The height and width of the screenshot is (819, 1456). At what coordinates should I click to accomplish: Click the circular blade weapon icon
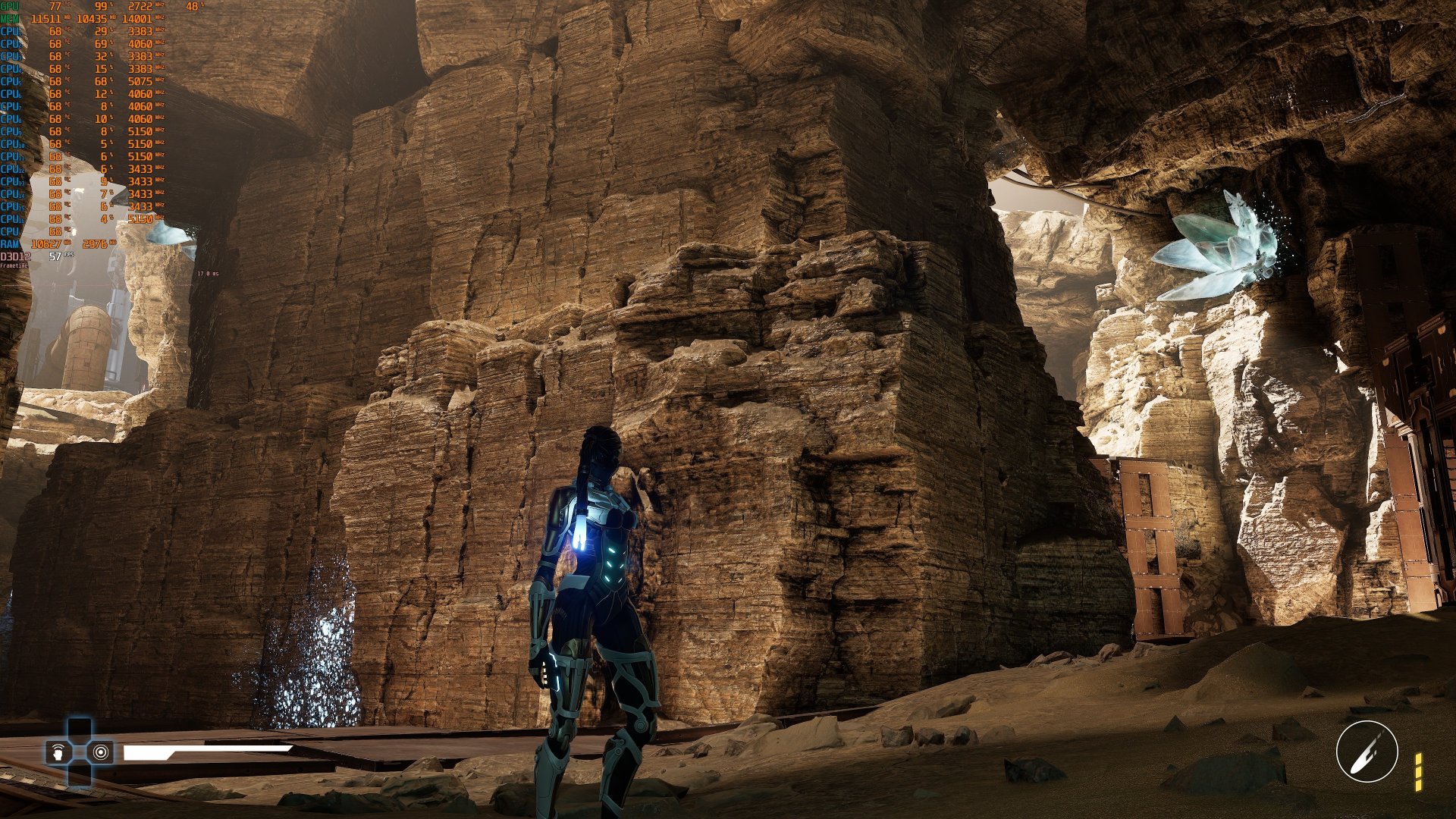1367,752
